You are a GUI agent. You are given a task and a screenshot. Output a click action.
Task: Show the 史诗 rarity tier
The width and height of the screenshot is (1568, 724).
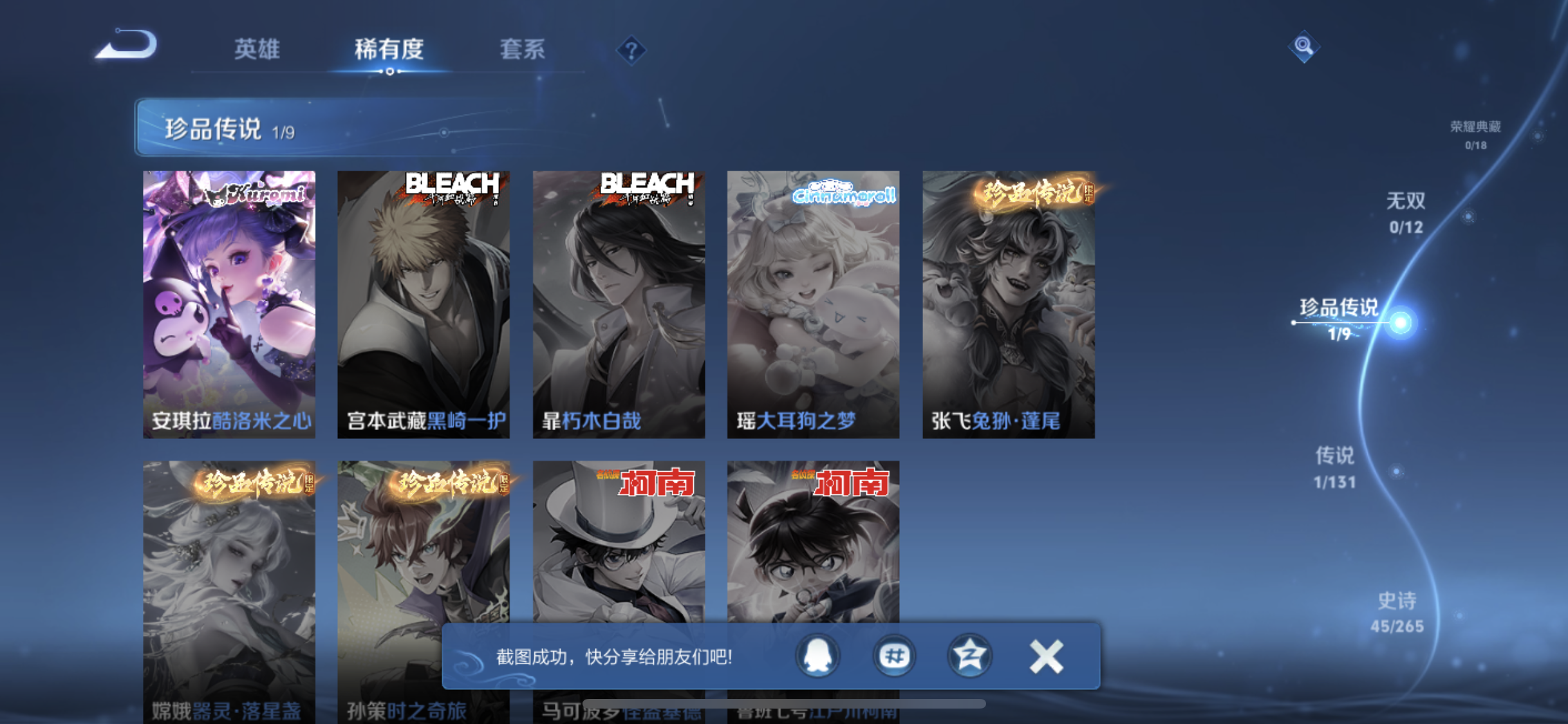[1397, 612]
